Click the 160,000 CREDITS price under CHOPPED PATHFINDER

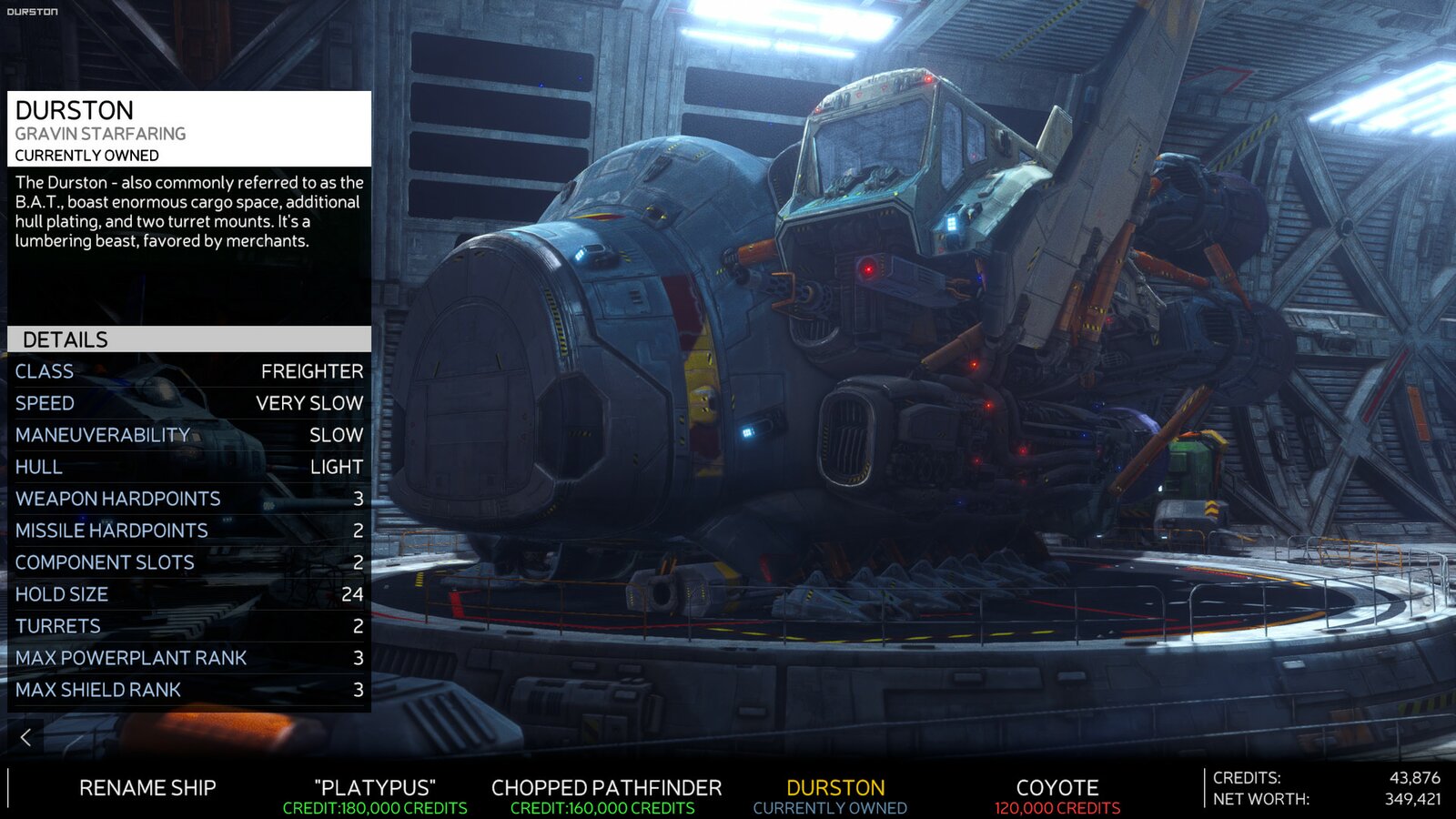(x=605, y=804)
